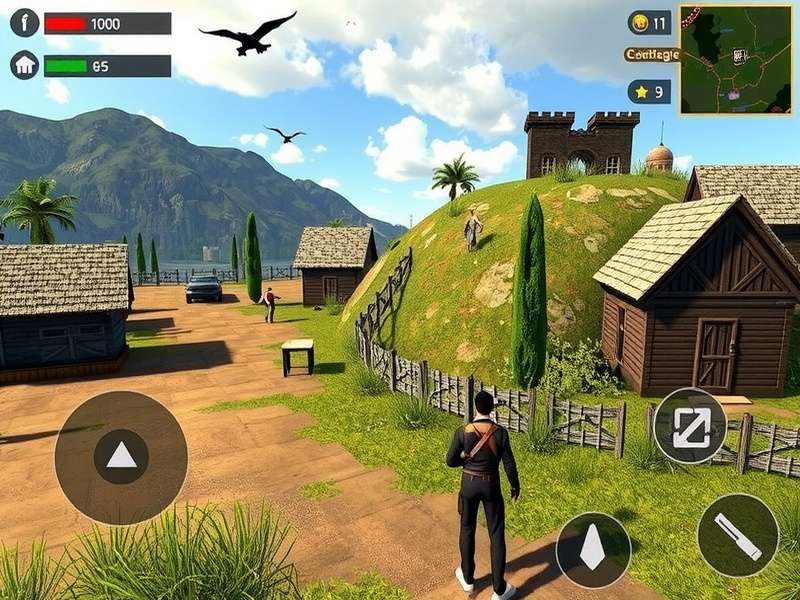Image resolution: width=800 pixels, height=600 pixels.
Task: Tap the location name label beside the minimap
Action: tap(651, 55)
